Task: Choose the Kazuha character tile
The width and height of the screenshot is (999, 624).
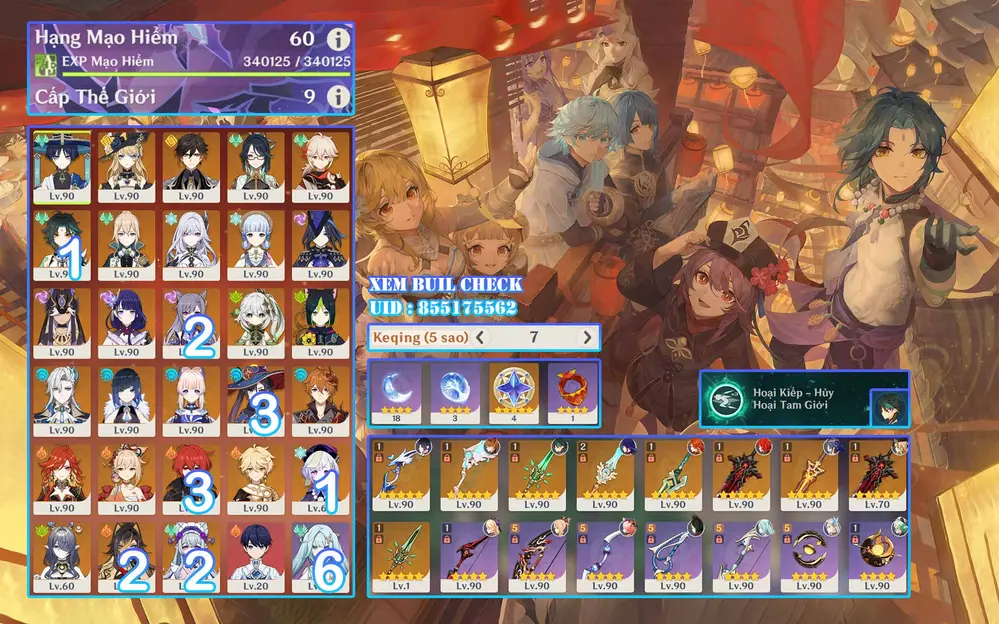Action: pyautogui.click(x=320, y=166)
